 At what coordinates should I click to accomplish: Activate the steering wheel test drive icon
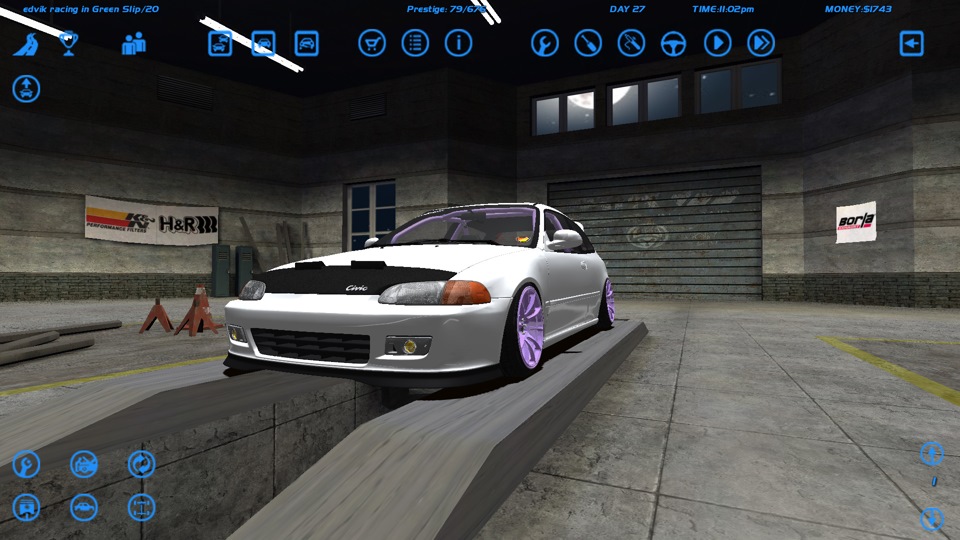pyautogui.click(x=674, y=43)
